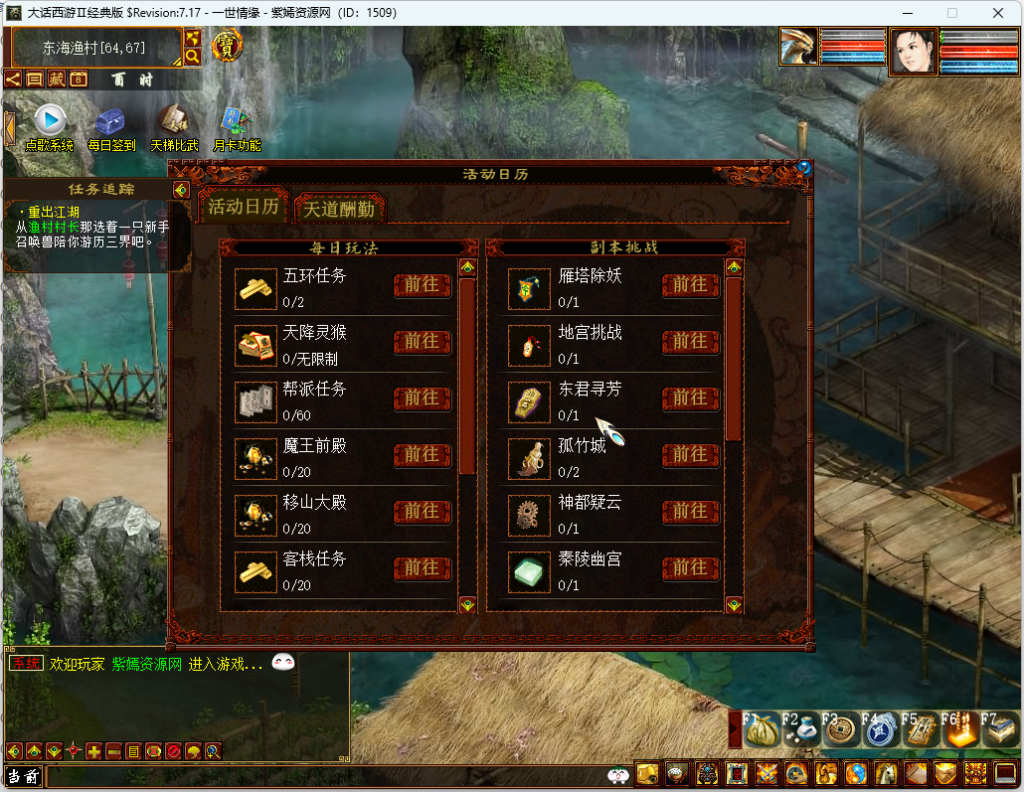Go to 雁塔除妖 dungeon challenge
This screenshot has height=792, width=1024.
click(690, 285)
